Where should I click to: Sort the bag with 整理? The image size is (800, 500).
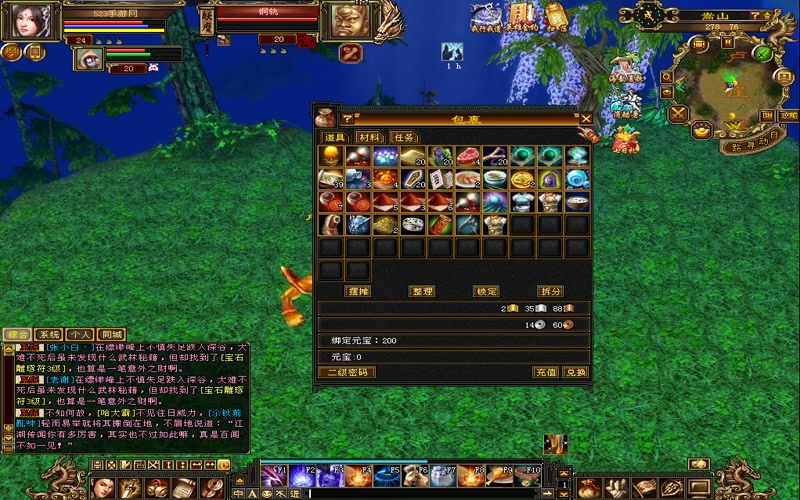click(x=423, y=291)
